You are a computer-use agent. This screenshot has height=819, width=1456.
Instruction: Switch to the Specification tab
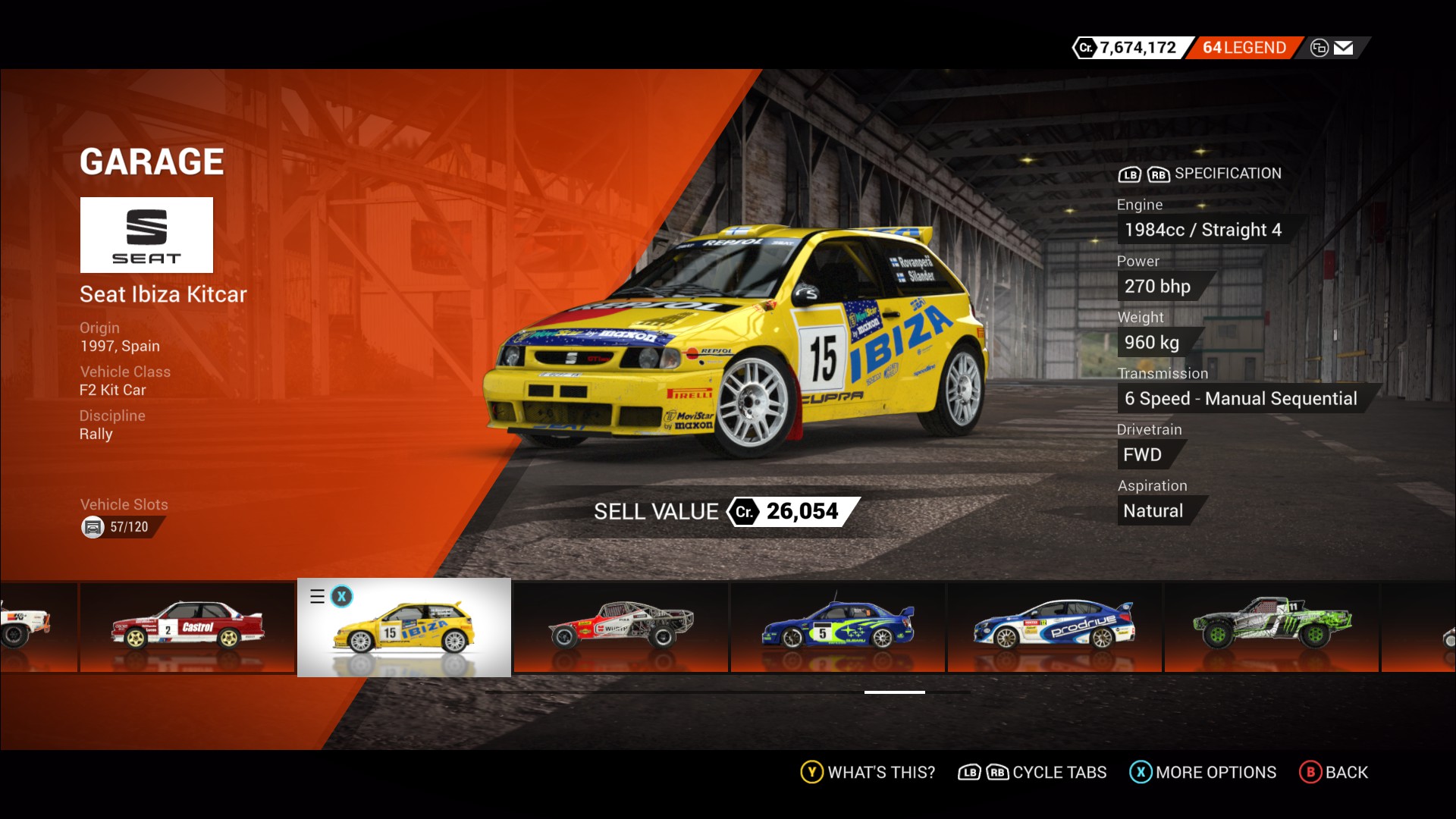pyautogui.click(x=1227, y=174)
